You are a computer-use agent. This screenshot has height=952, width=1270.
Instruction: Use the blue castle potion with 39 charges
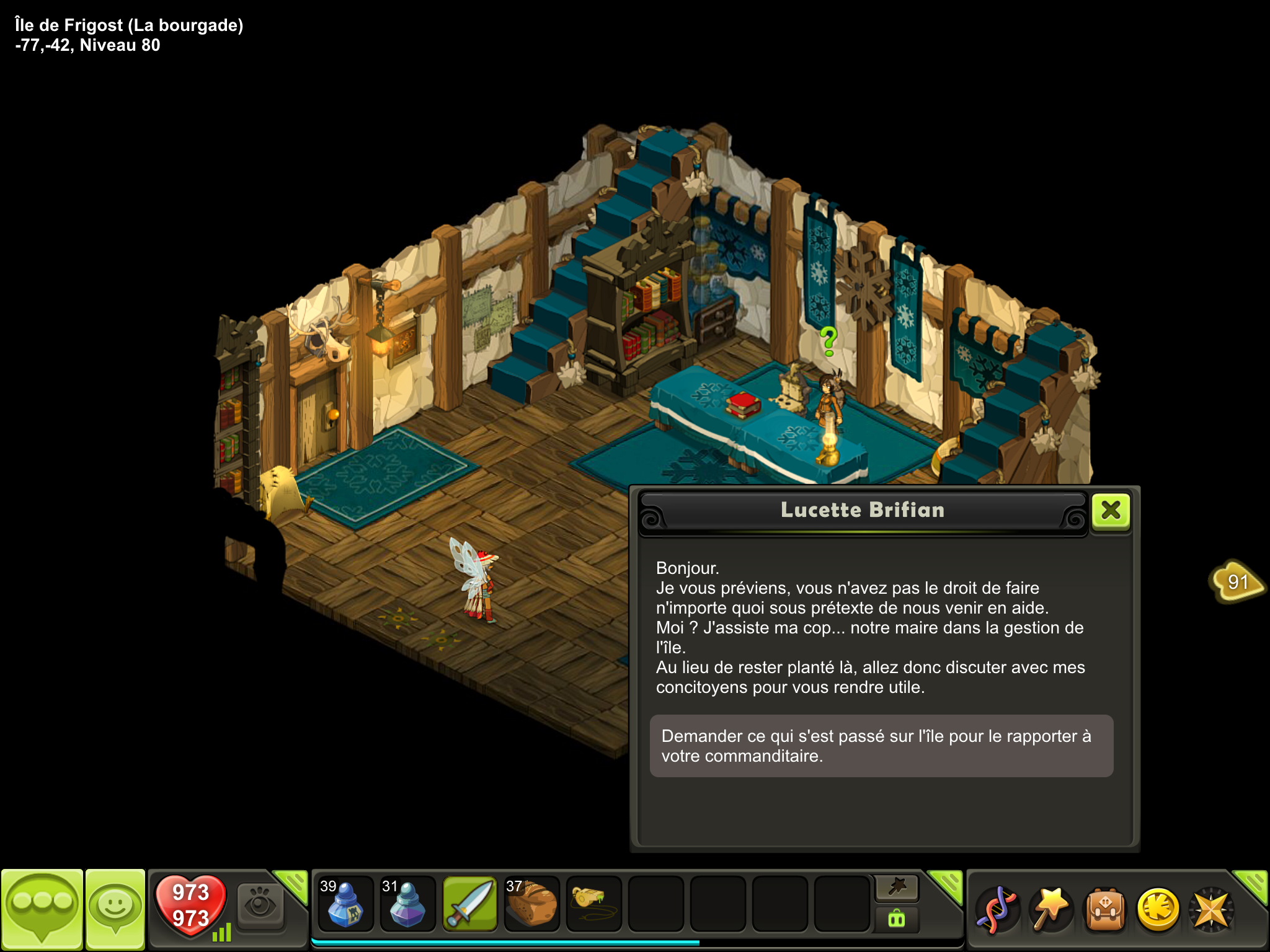click(345, 904)
